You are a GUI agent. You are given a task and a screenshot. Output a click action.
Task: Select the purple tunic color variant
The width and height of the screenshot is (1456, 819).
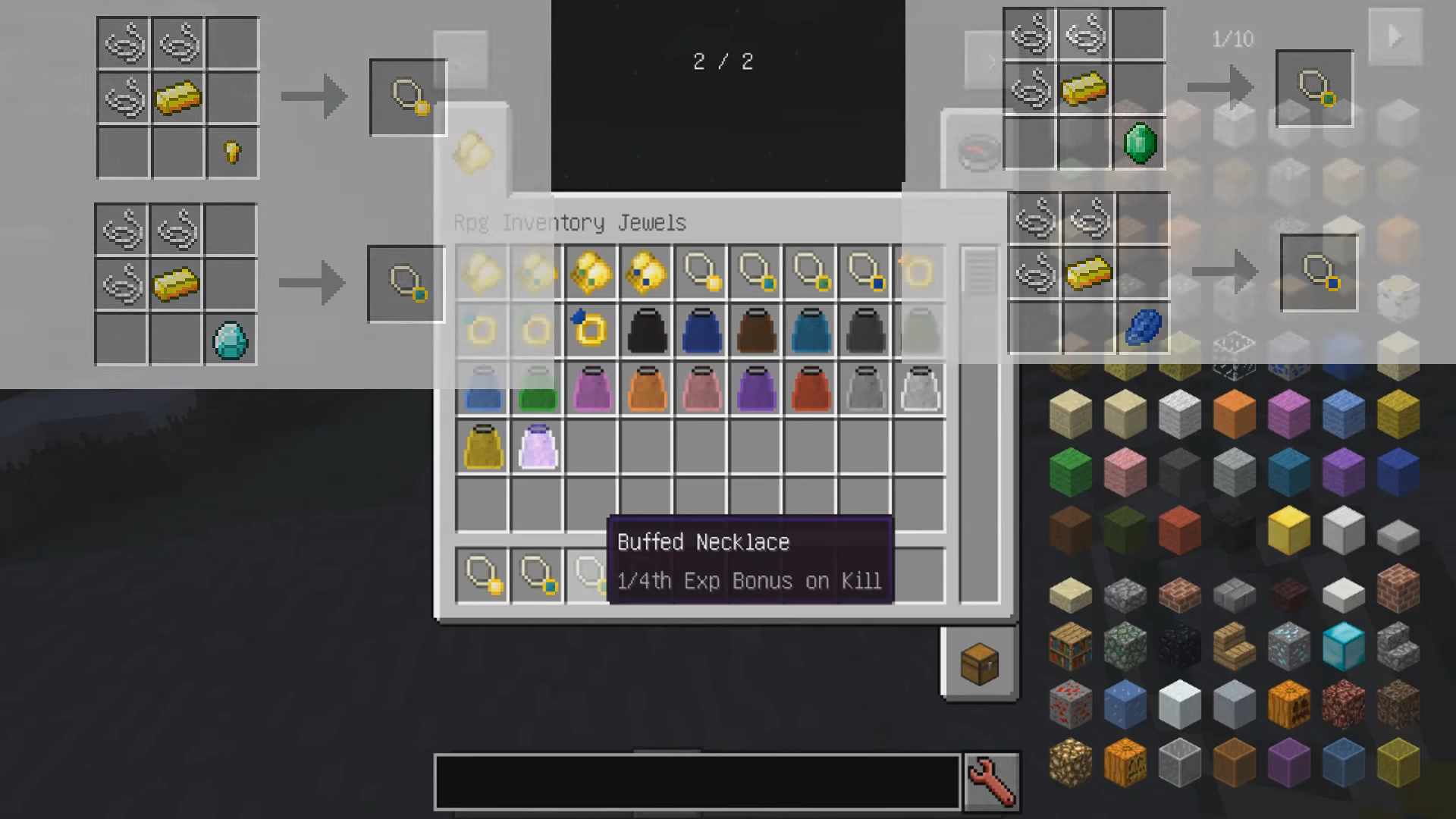pyautogui.click(x=756, y=388)
